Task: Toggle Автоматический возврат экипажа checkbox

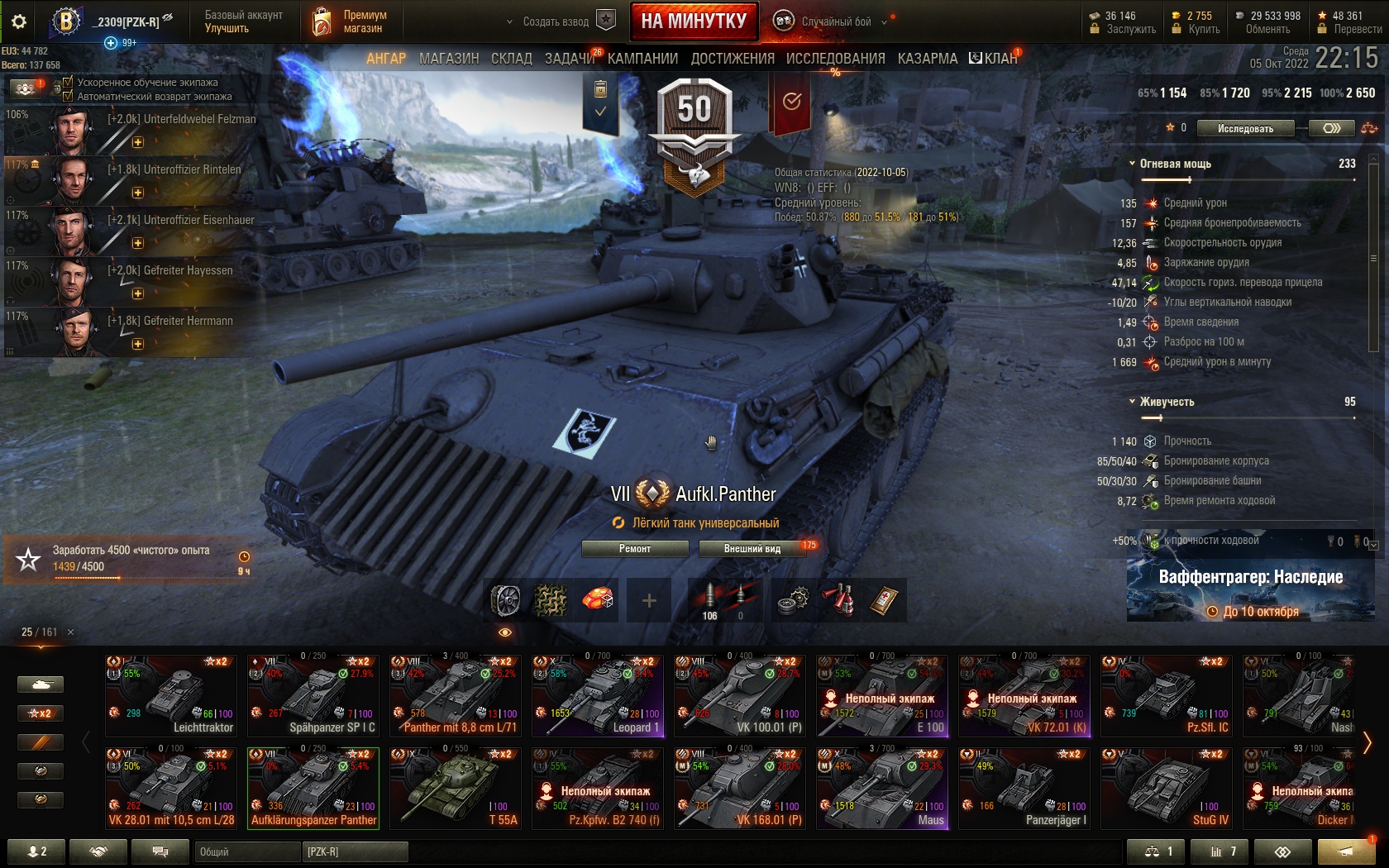Action: tap(68, 96)
